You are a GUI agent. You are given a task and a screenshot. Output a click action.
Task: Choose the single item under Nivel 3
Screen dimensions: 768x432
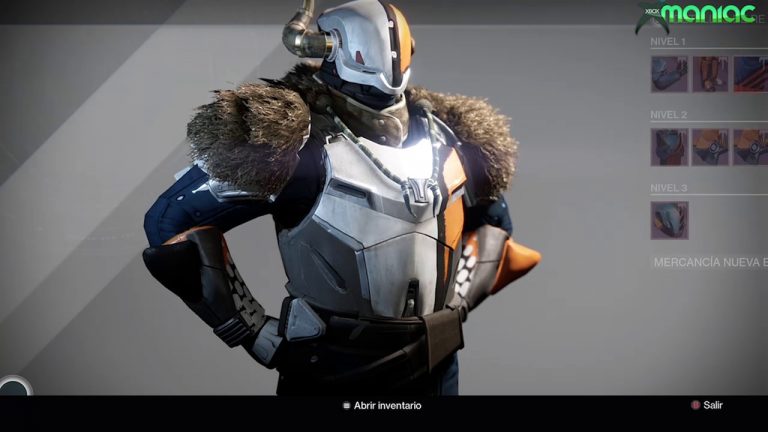point(669,220)
